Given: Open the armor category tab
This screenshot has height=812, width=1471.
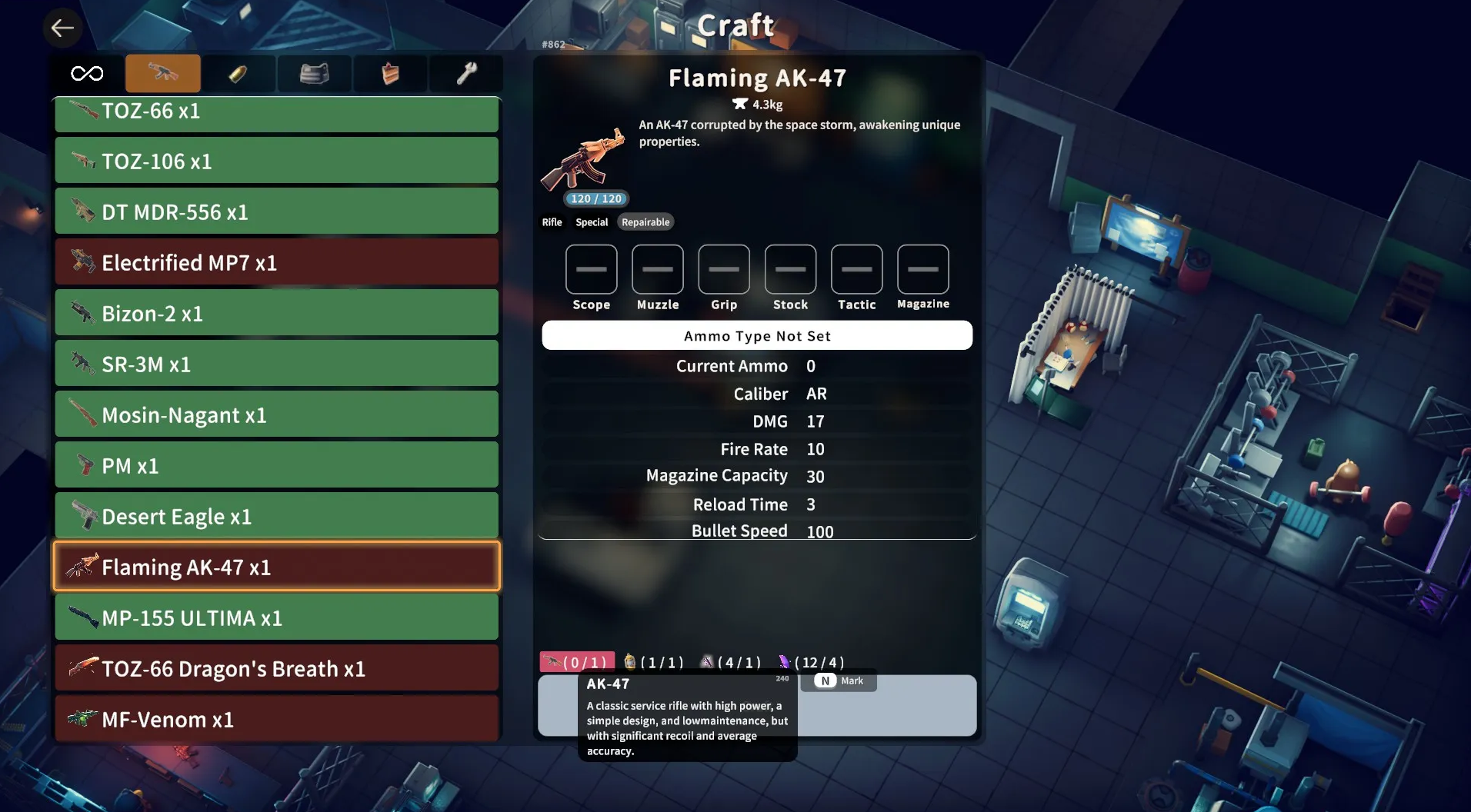Looking at the screenshot, I should coord(314,74).
